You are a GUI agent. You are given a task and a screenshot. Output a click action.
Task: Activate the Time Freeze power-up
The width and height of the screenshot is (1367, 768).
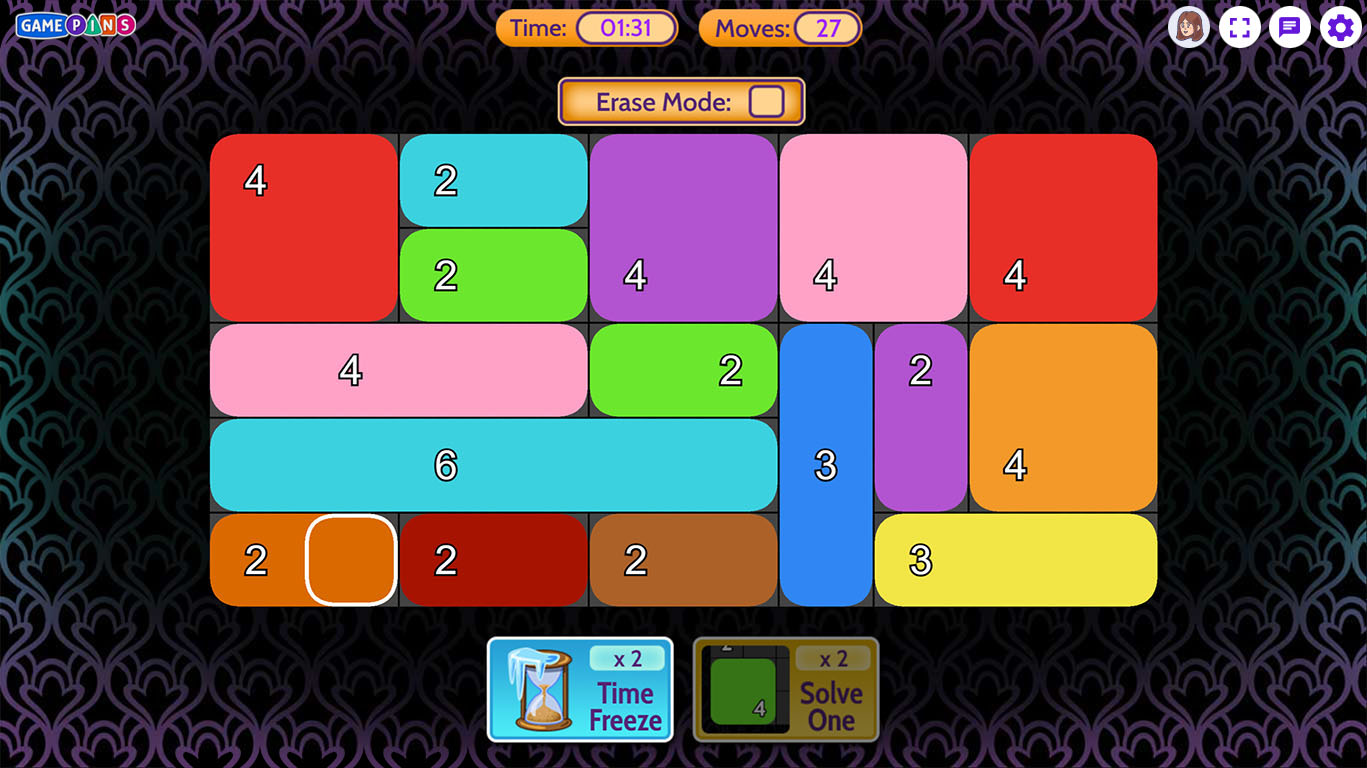tap(580, 689)
